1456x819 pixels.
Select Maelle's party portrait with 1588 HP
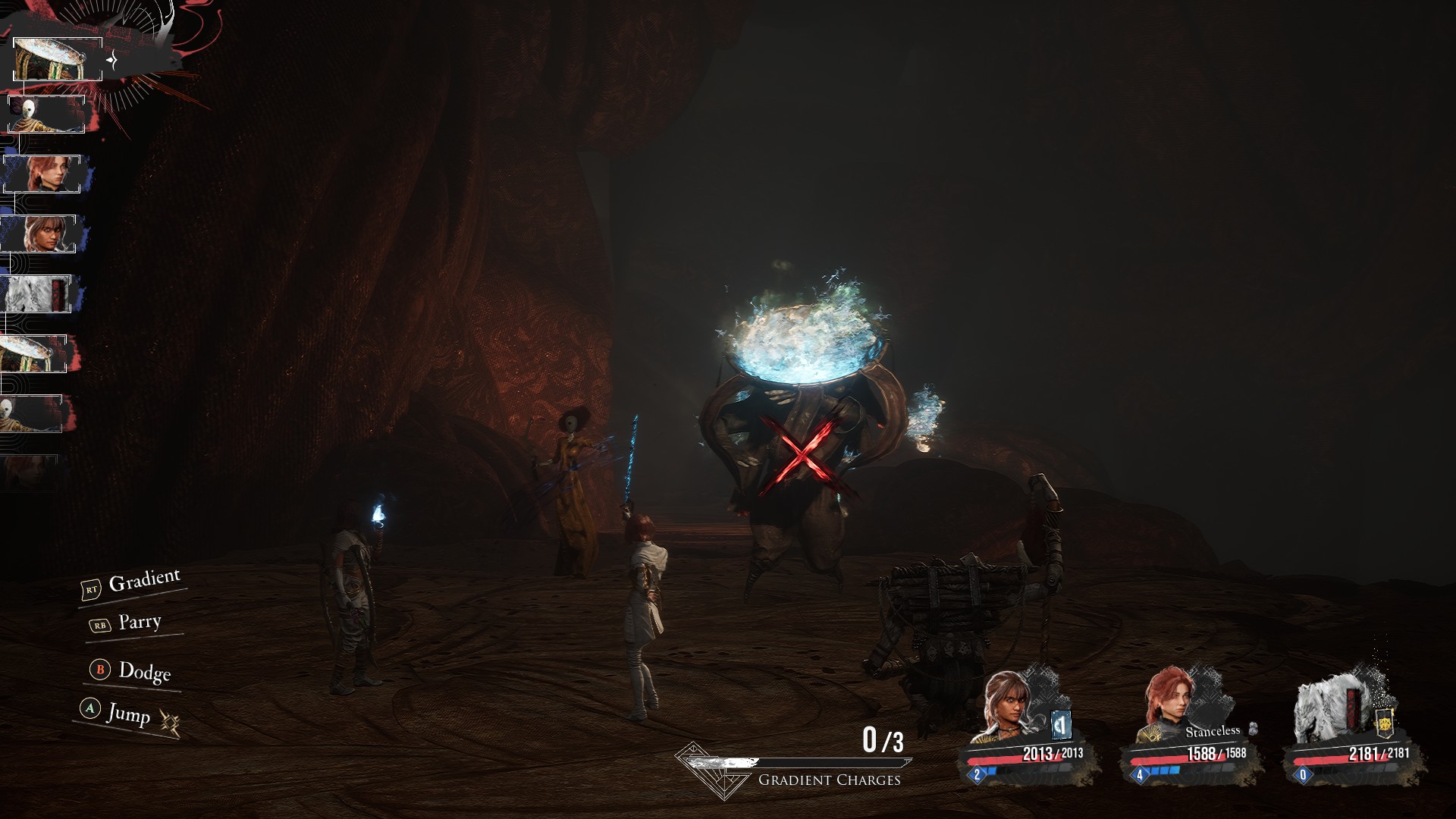coord(1171,707)
